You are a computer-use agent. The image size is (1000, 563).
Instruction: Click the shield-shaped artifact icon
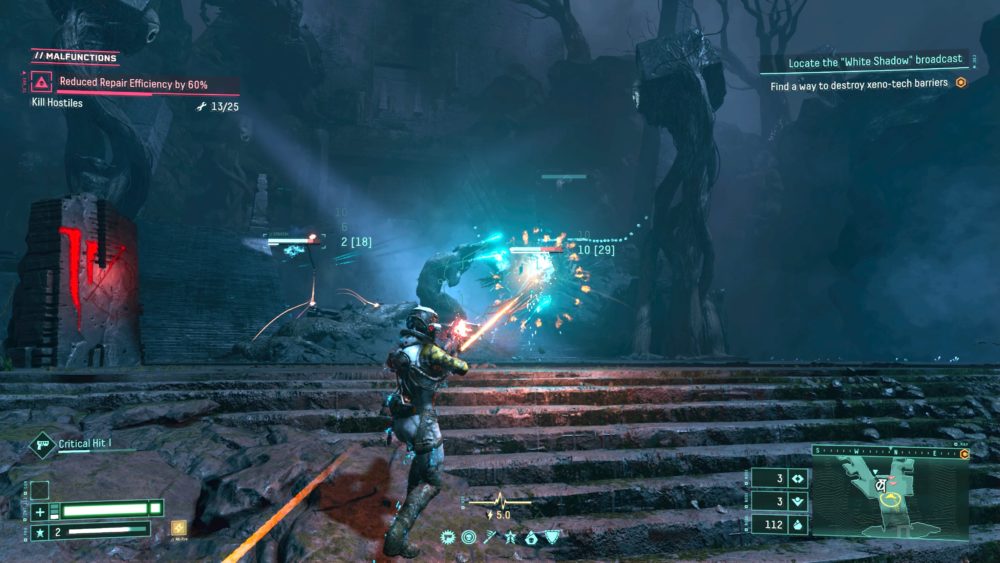tap(552, 538)
